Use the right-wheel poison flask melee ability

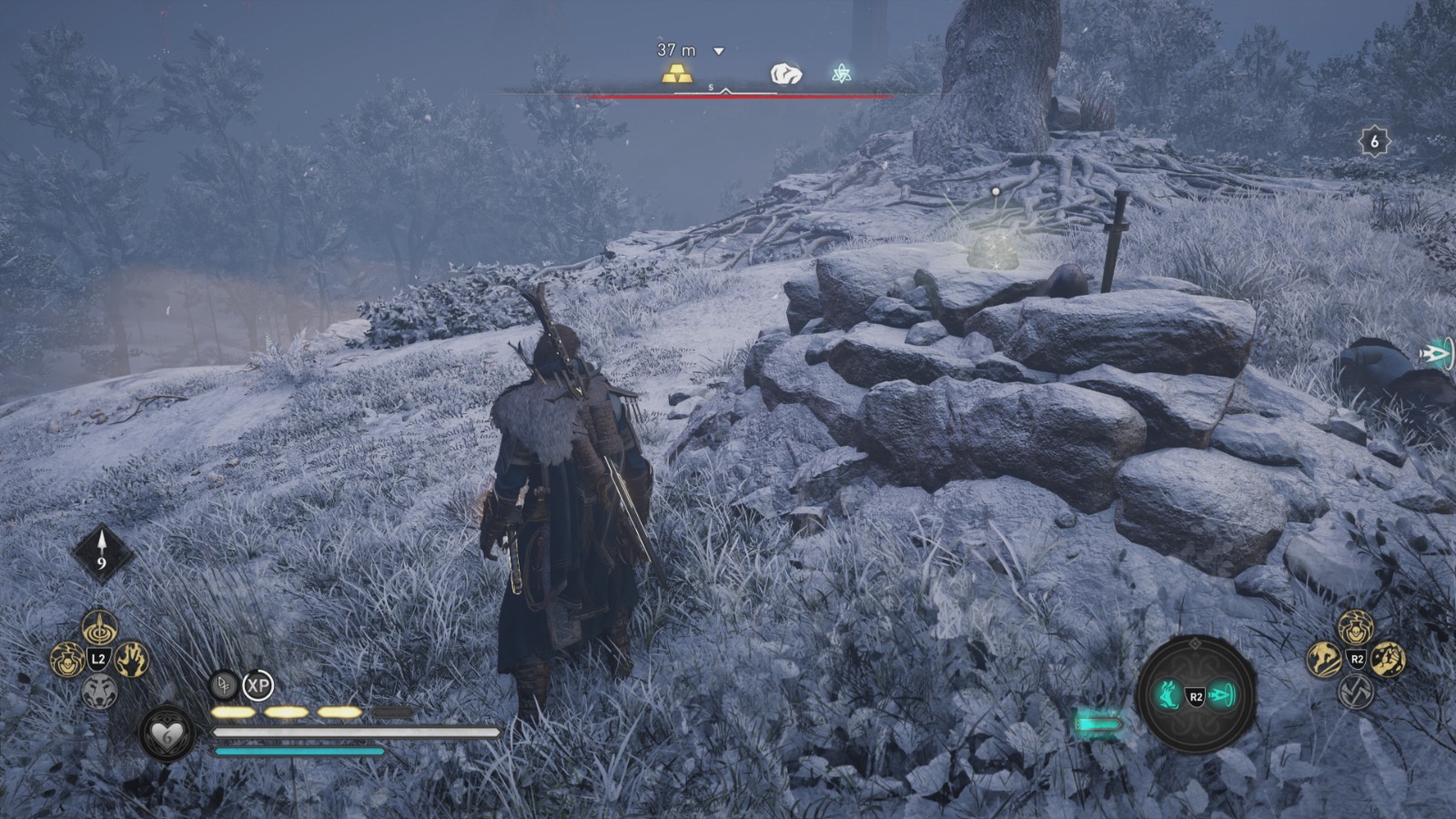1356,627
